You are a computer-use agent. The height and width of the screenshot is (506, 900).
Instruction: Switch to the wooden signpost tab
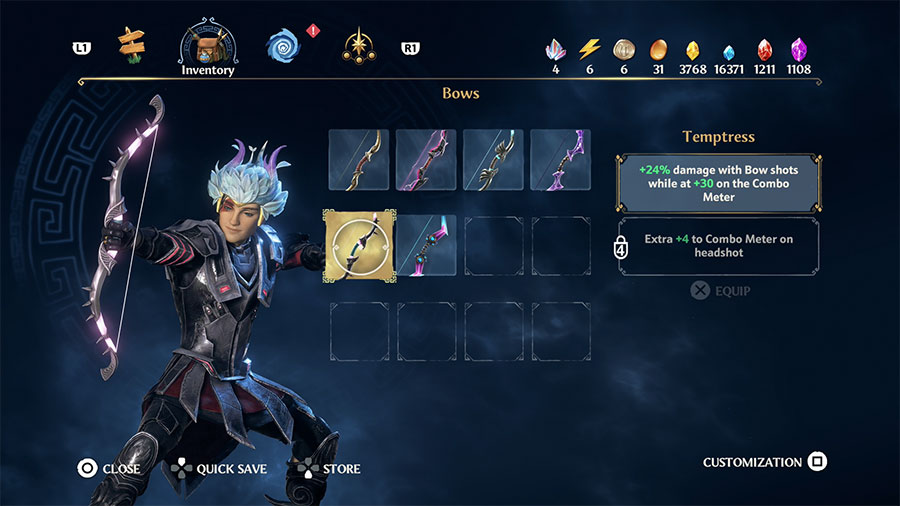[131, 43]
